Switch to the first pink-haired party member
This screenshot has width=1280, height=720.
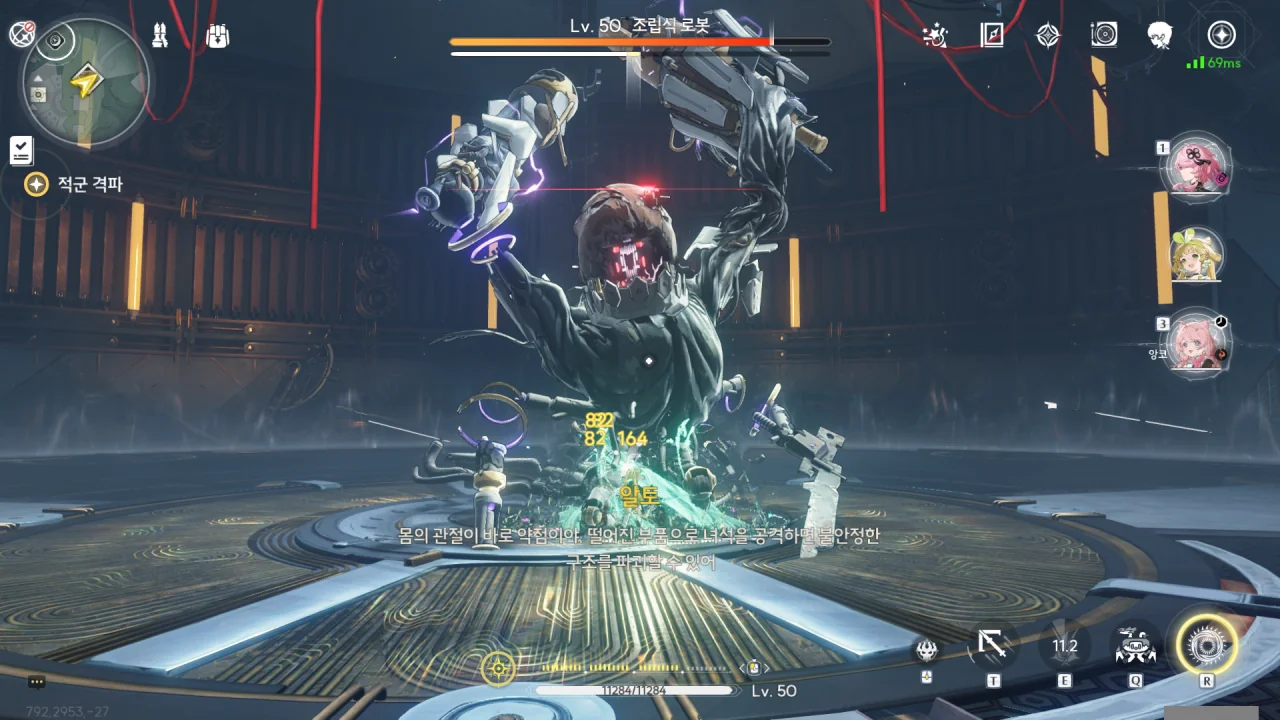[1195, 167]
